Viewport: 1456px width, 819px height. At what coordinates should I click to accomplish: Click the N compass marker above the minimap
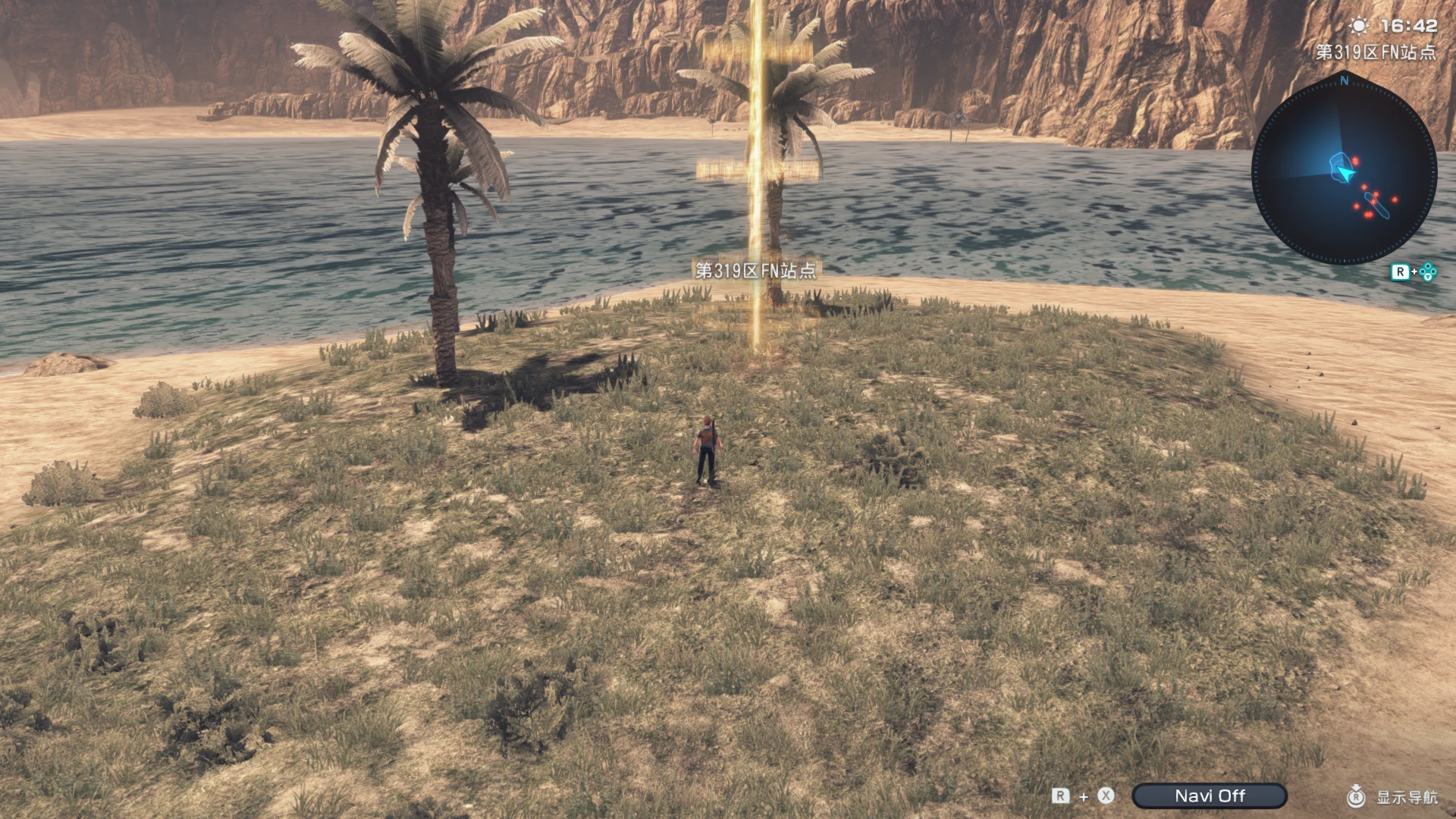click(x=1343, y=80)
